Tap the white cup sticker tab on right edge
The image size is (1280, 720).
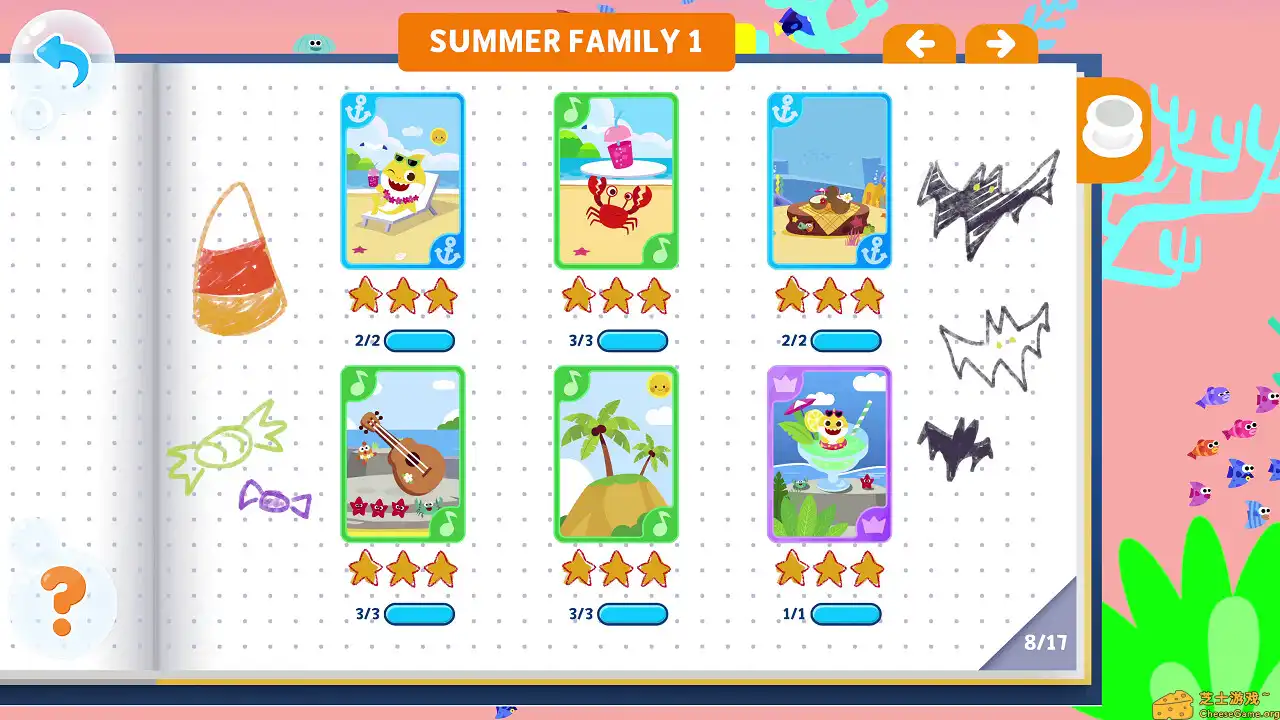pyautogui.click(x=1113, y=128)
